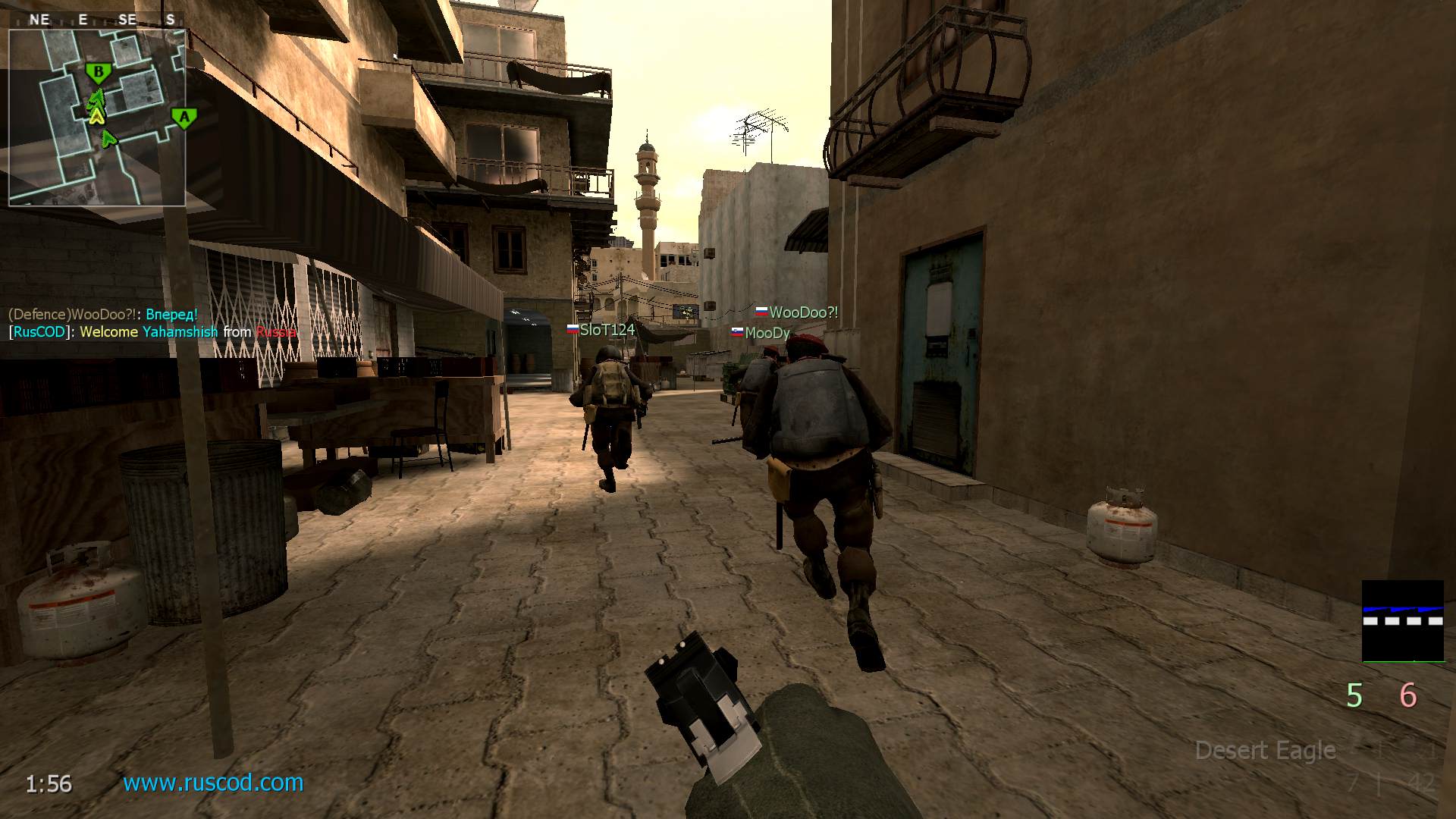Viewport: 1456px width, 819px height.
Task: Click the Russian flag beside MooDy nametag
Action: pos(738,331)
